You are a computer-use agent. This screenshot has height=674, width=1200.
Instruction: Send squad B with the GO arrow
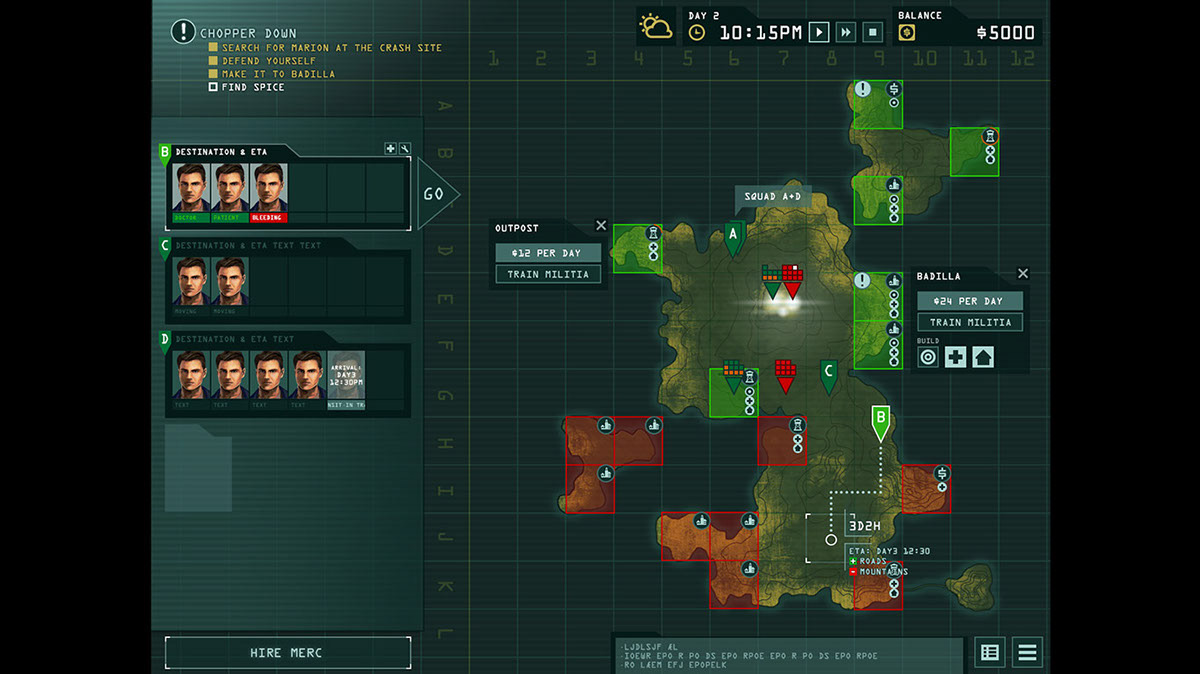[x=435, y=194]
